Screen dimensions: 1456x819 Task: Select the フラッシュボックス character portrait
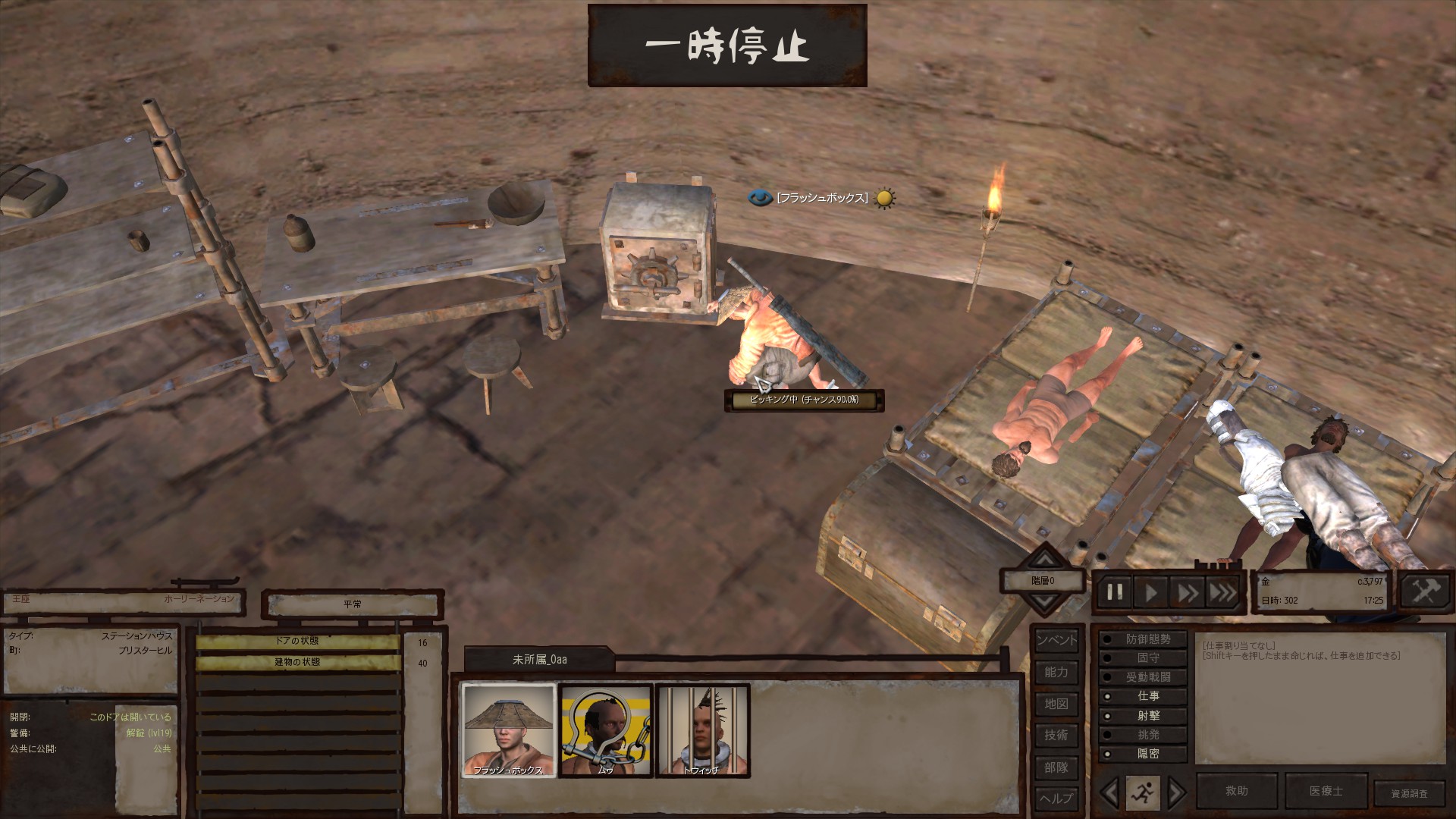(x=509, y=730)
